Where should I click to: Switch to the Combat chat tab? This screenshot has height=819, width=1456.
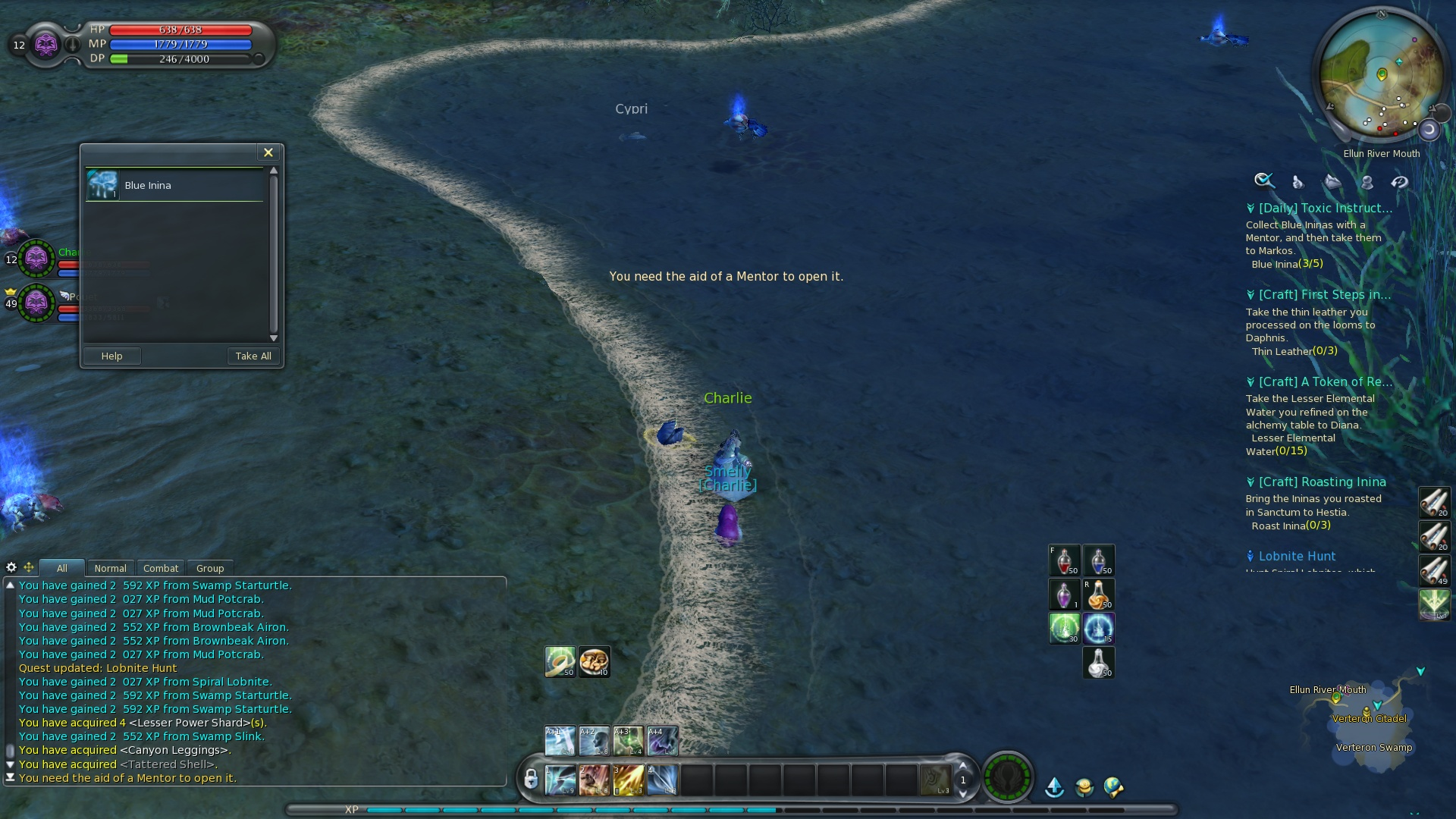[x=161, y=568]
